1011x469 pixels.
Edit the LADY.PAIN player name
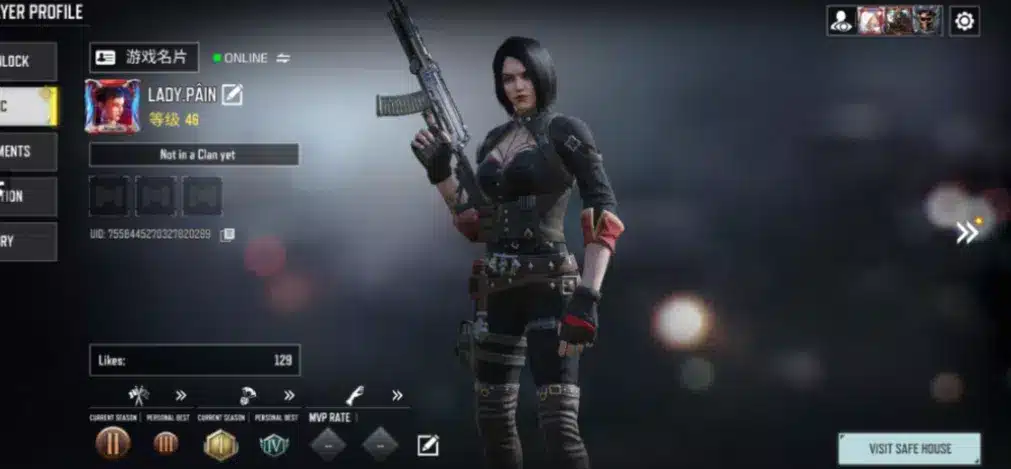coord(232,95)
